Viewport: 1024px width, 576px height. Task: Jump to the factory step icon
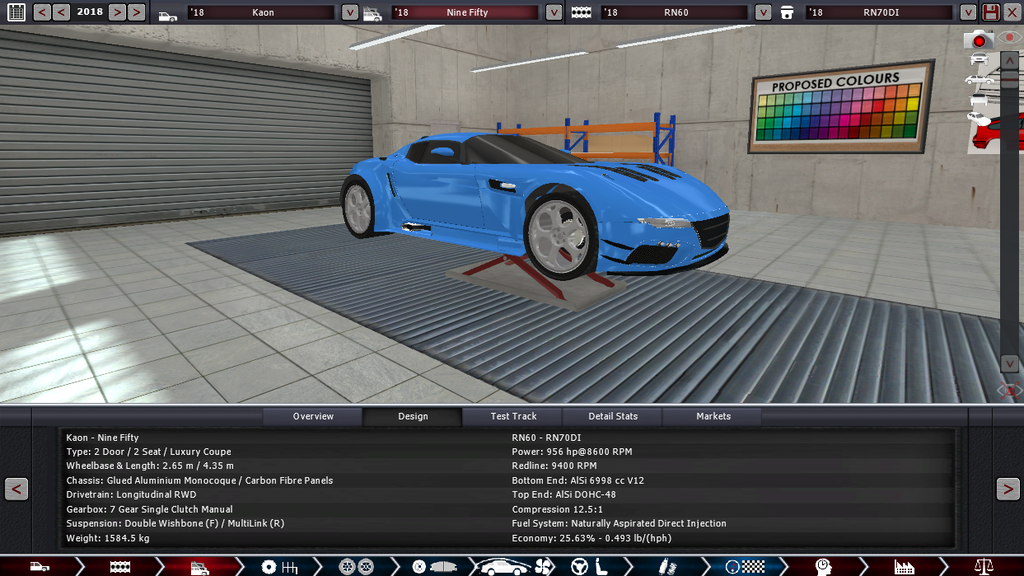(904, 567)
